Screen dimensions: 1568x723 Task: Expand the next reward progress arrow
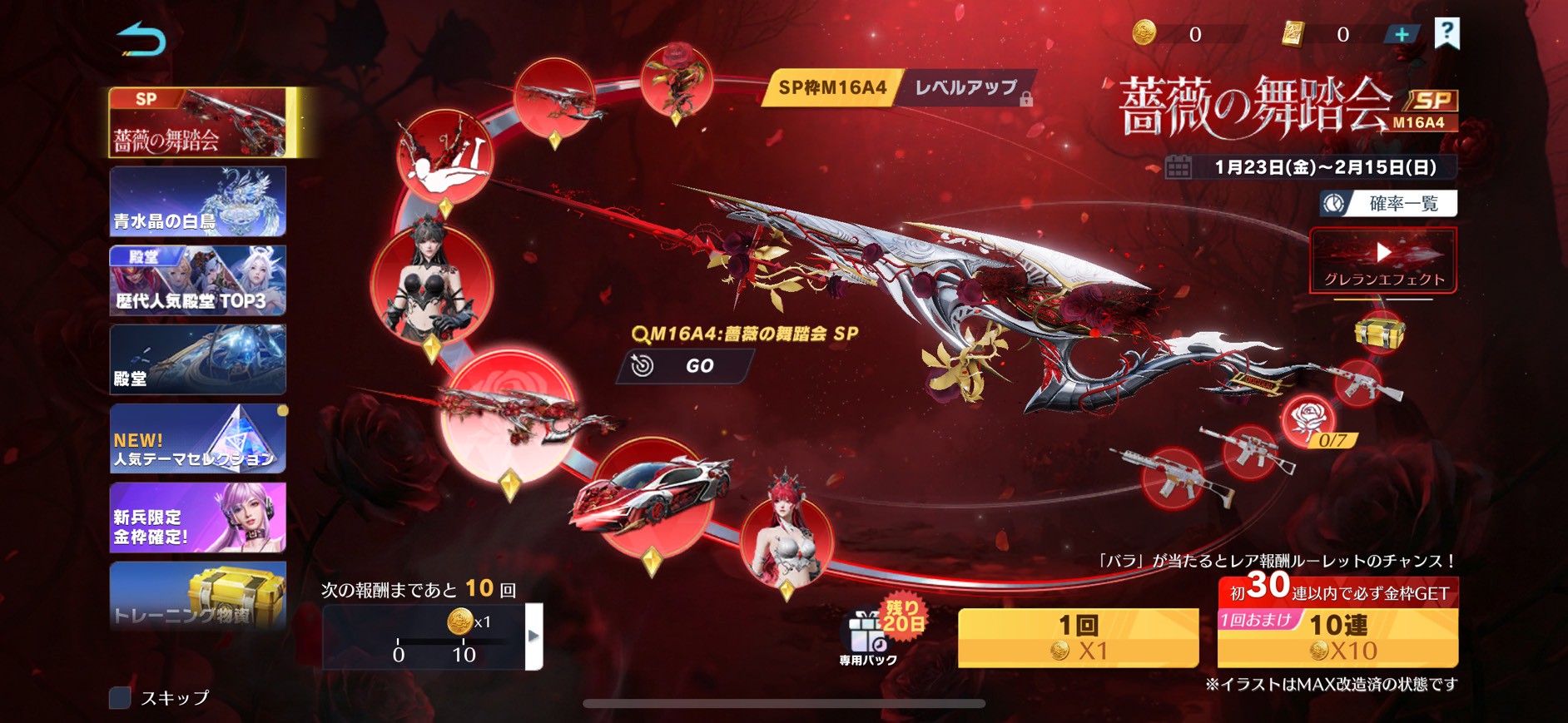pos(534,636)
